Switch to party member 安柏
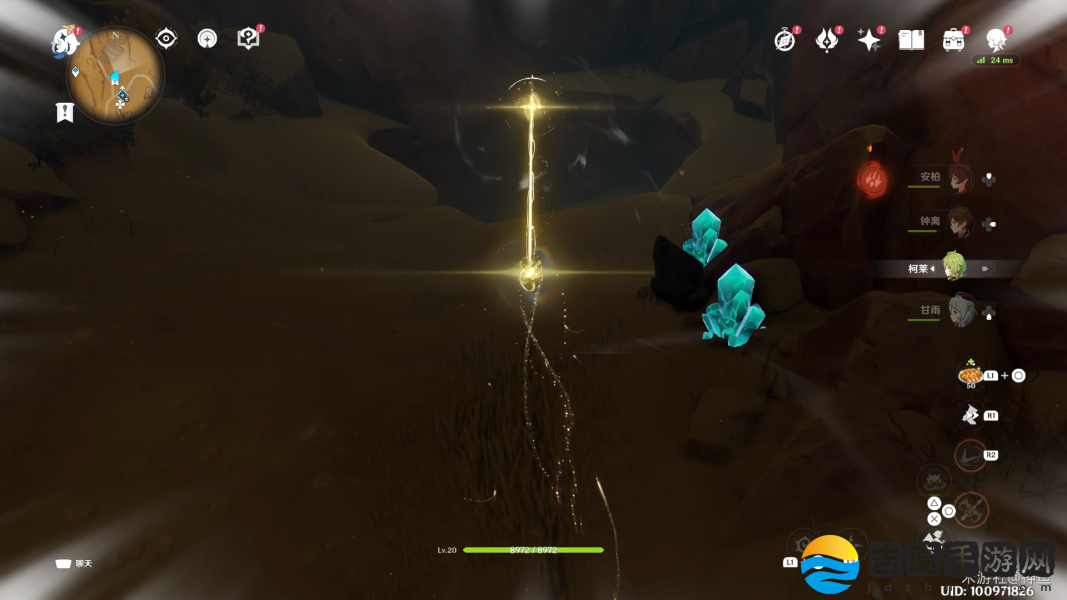The width and height of the screenshot is (1067, 600). (x=959, y=178)
